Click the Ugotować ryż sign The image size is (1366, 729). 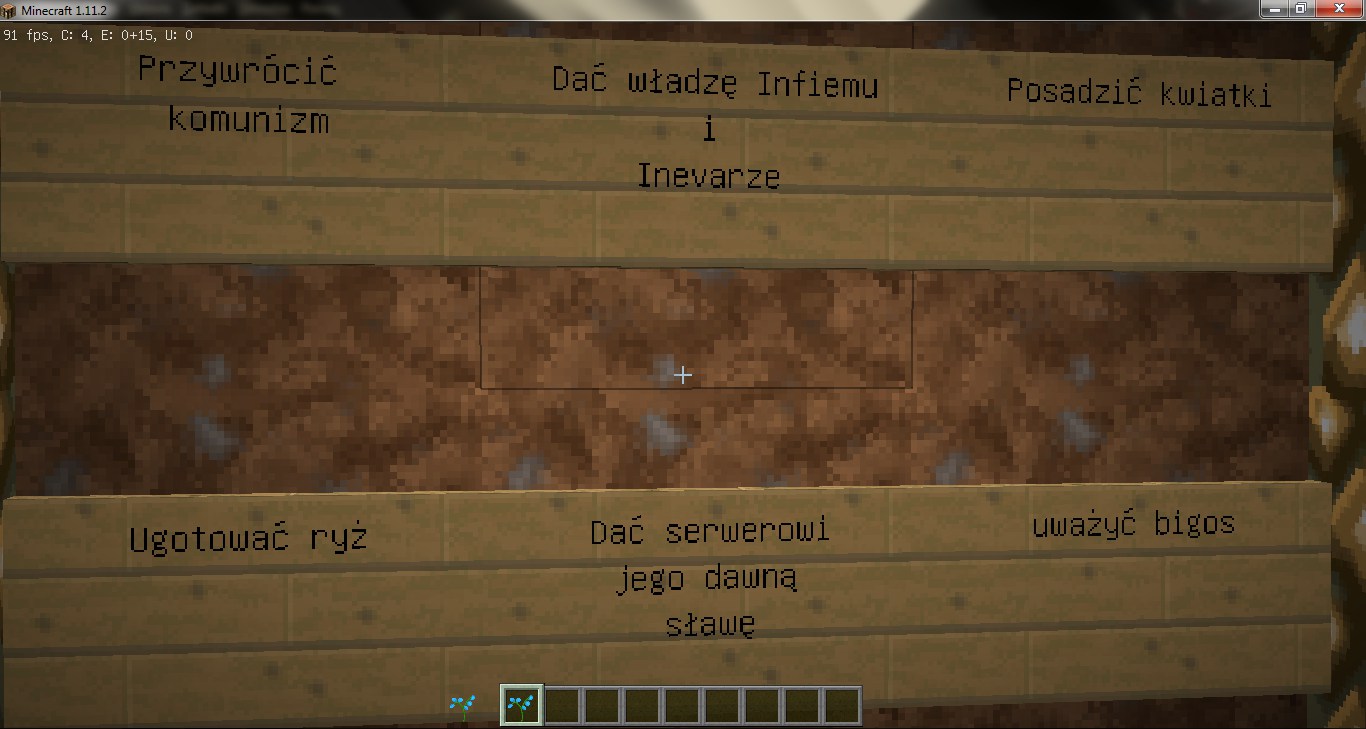(x=248, y=537)
